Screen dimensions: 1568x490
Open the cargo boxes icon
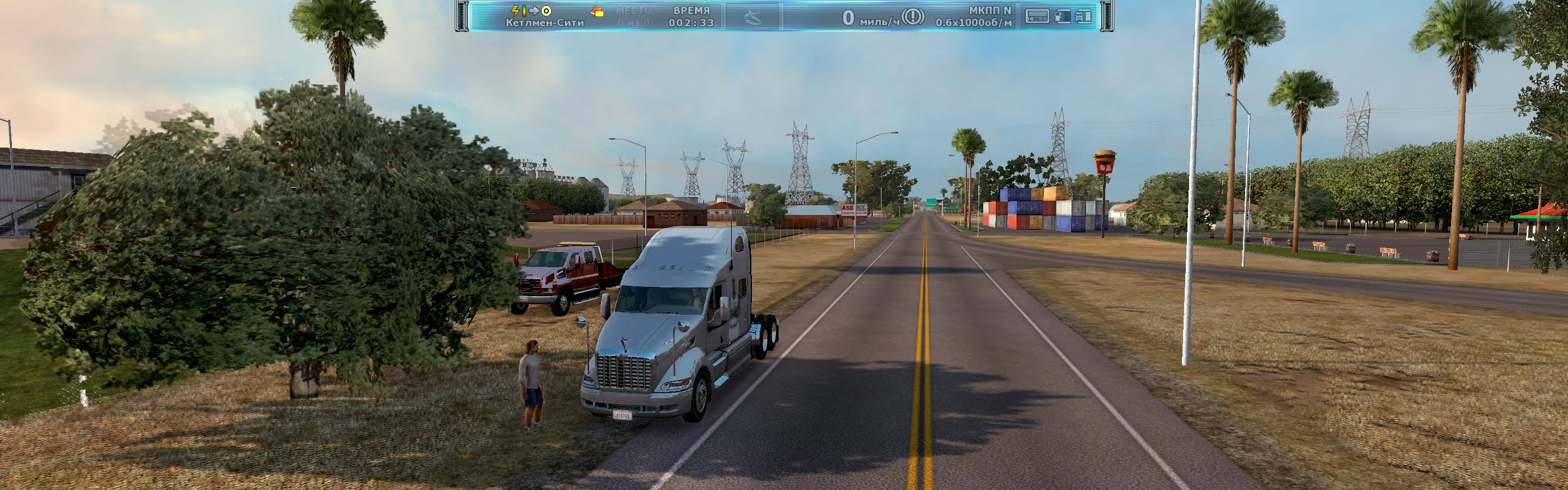(x=598, y=11)
